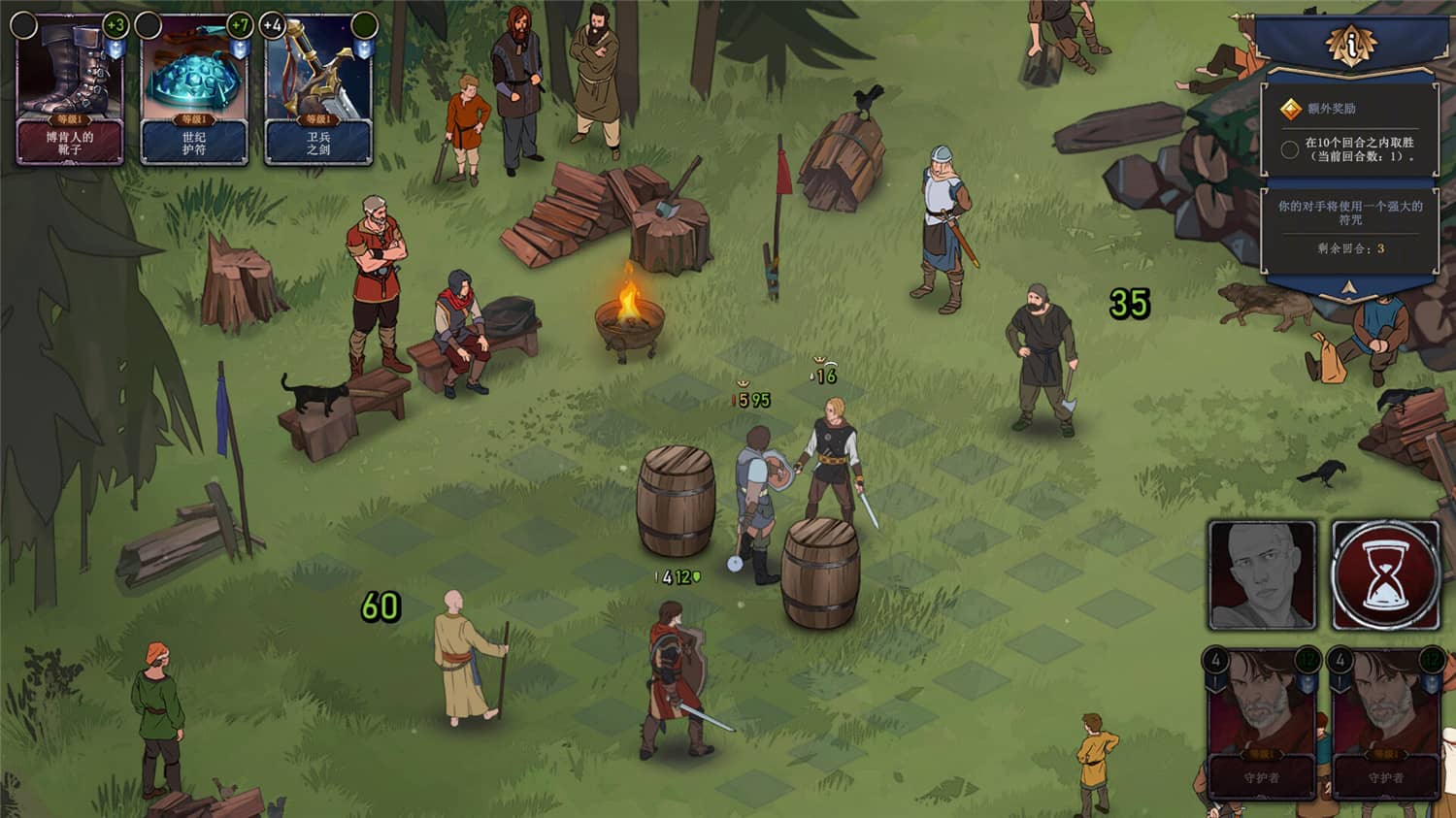Image resolution: width=1456 pixels, height=818 pixels.
Task: Expand the arrow beneath the 剩余回合 panel
Action: (x=1346, y=288)
